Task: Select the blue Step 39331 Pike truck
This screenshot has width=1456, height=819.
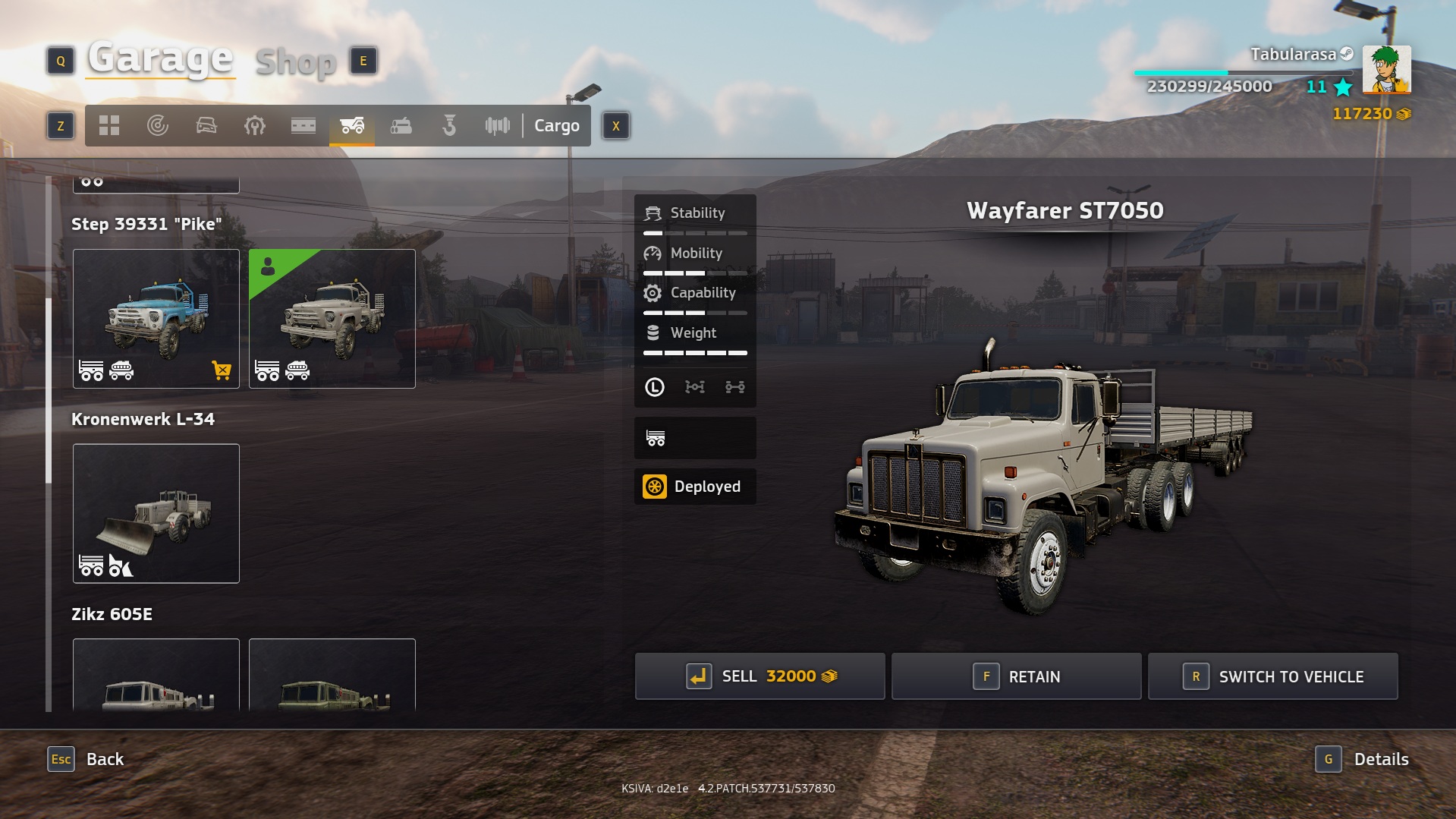Action: [156, 319]
